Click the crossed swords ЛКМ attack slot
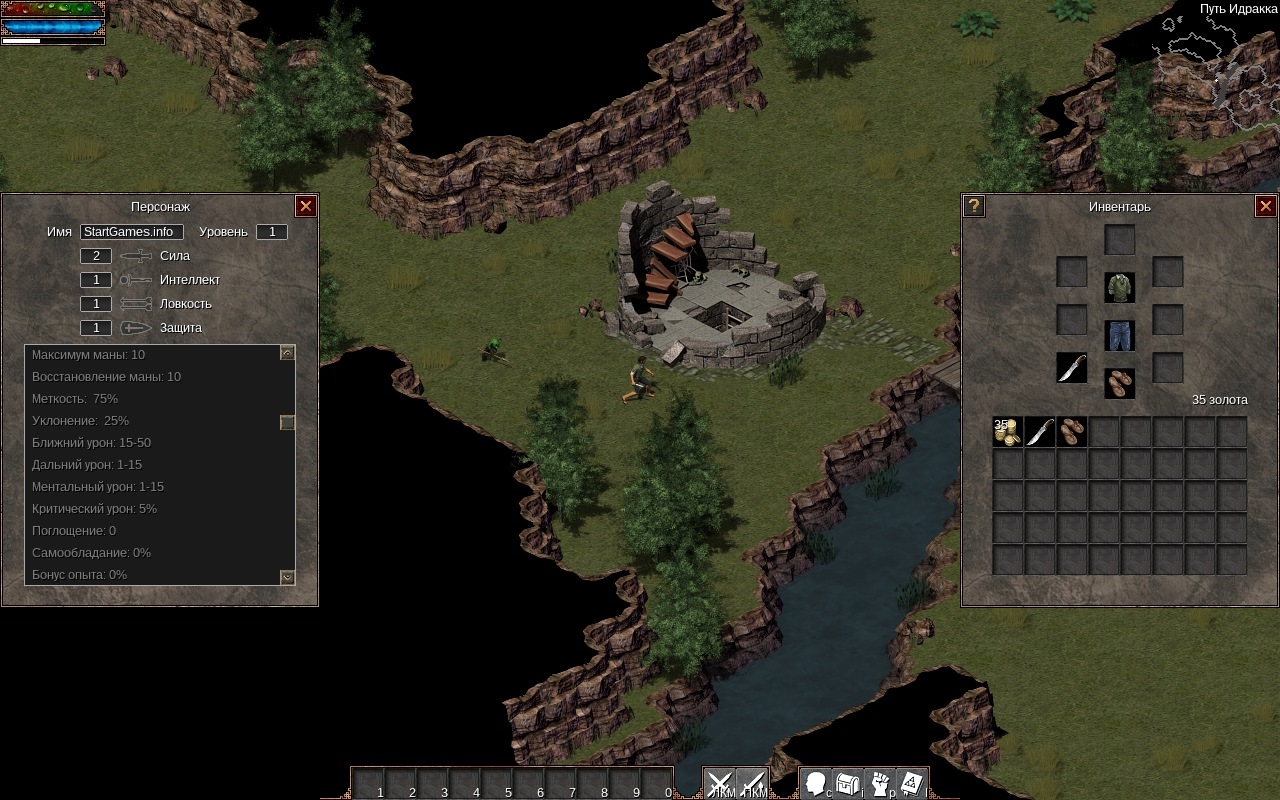 (719, 784)
